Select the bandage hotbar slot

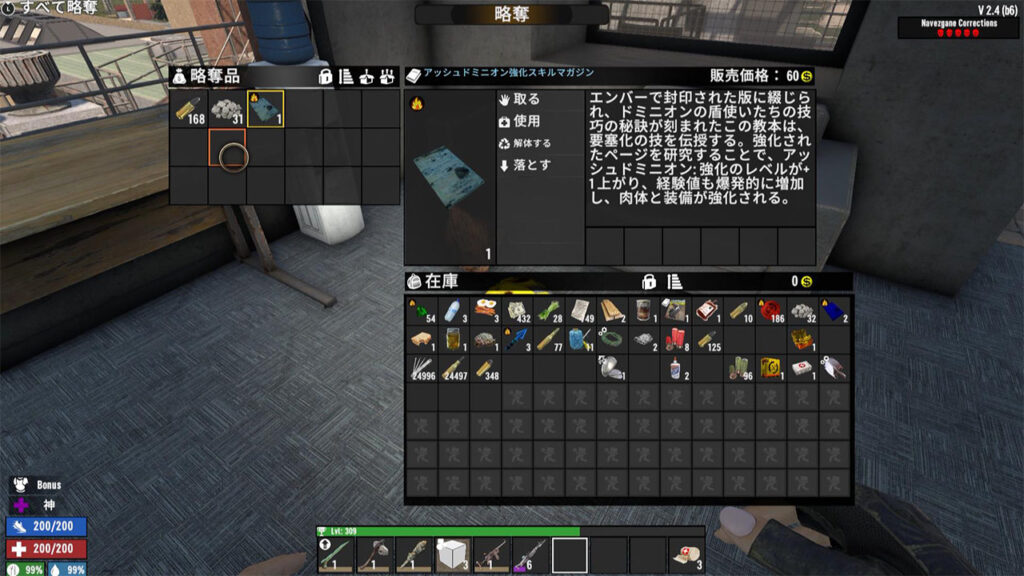coord(687,554)
